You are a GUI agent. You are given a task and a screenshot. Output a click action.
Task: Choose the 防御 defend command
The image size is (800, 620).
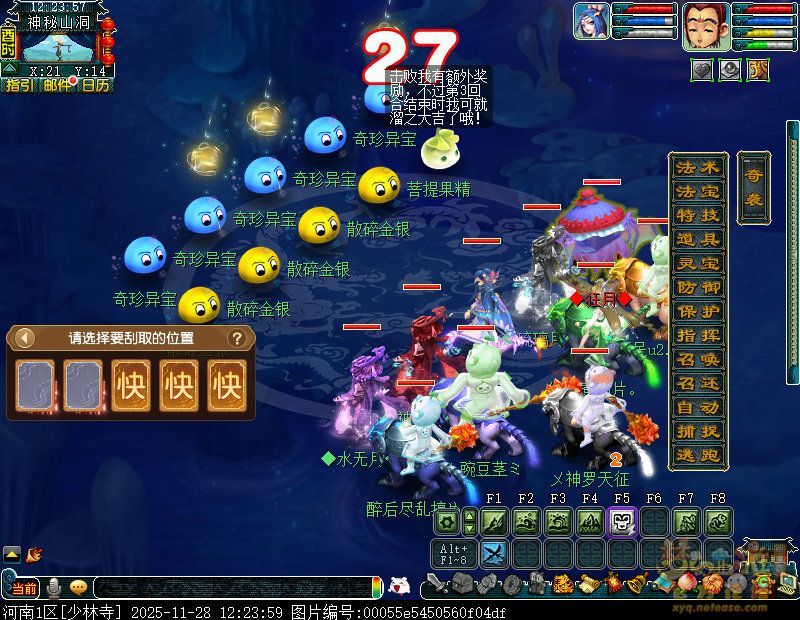point(697,287)
